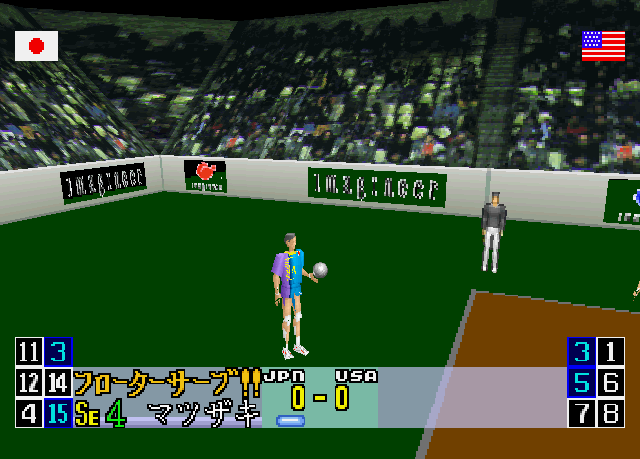Select Japan's number 11 rotation tile
The height and width of the screenshot is (459, 640).
[x=29, y=352]
